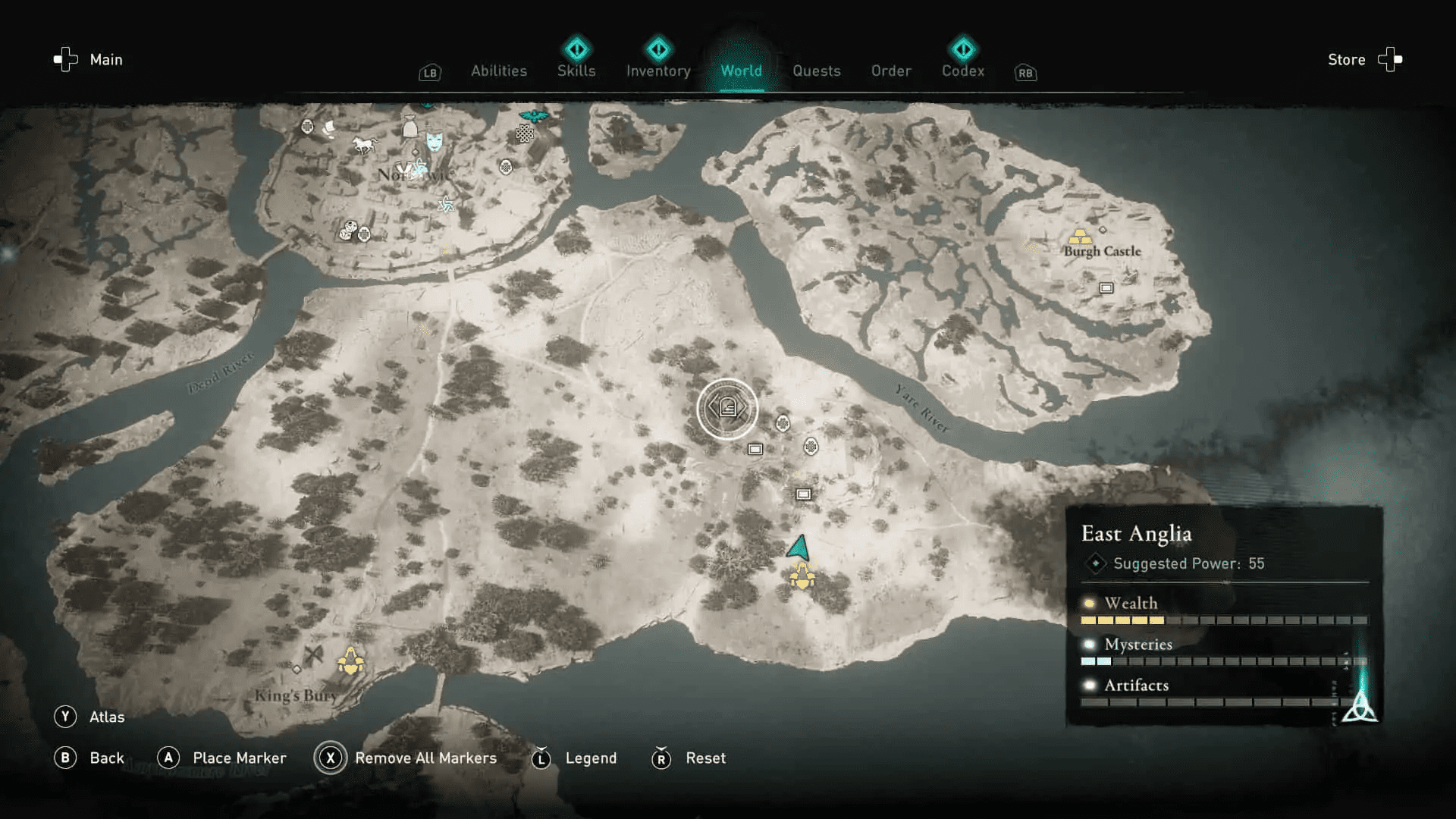Click the blue mask mystery icon in Norwich

pos(434,141)
